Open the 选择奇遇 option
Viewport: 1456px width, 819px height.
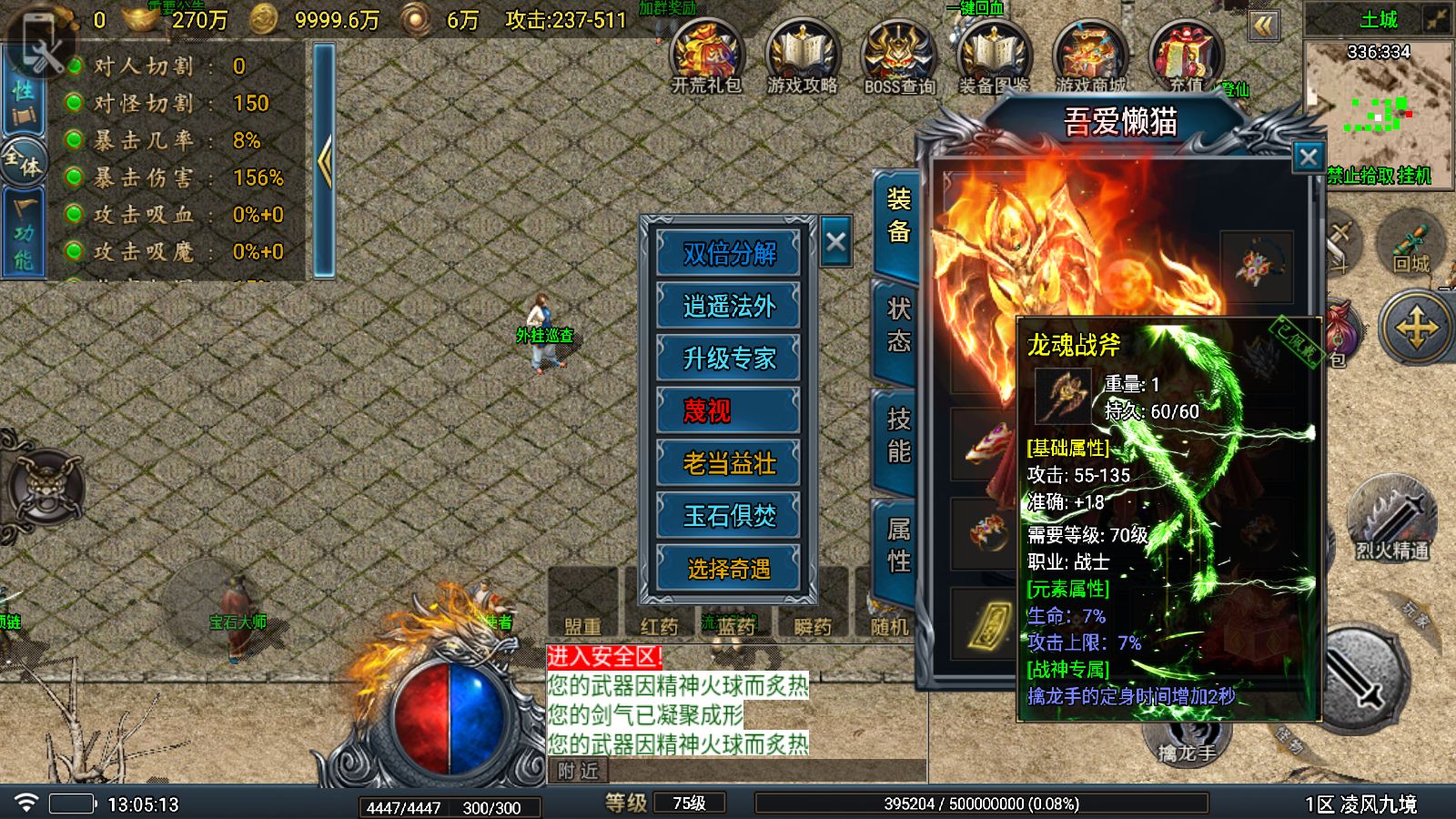[x=729, y=569]
